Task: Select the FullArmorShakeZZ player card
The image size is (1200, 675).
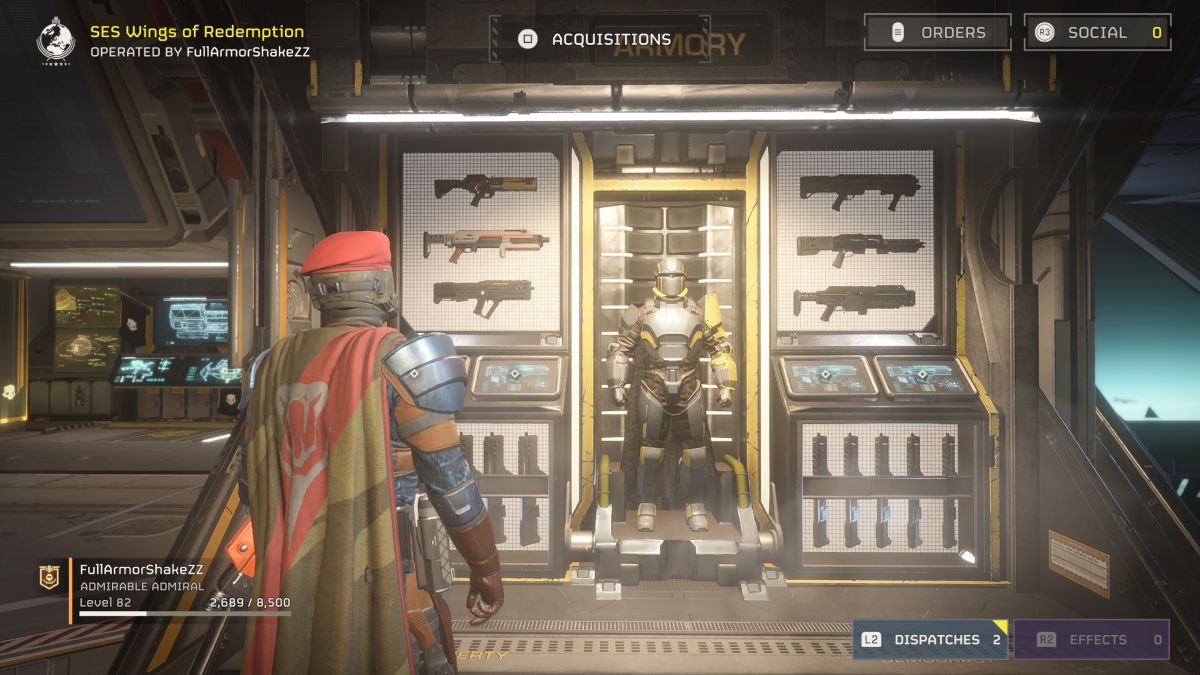Action: pos(165,588)
